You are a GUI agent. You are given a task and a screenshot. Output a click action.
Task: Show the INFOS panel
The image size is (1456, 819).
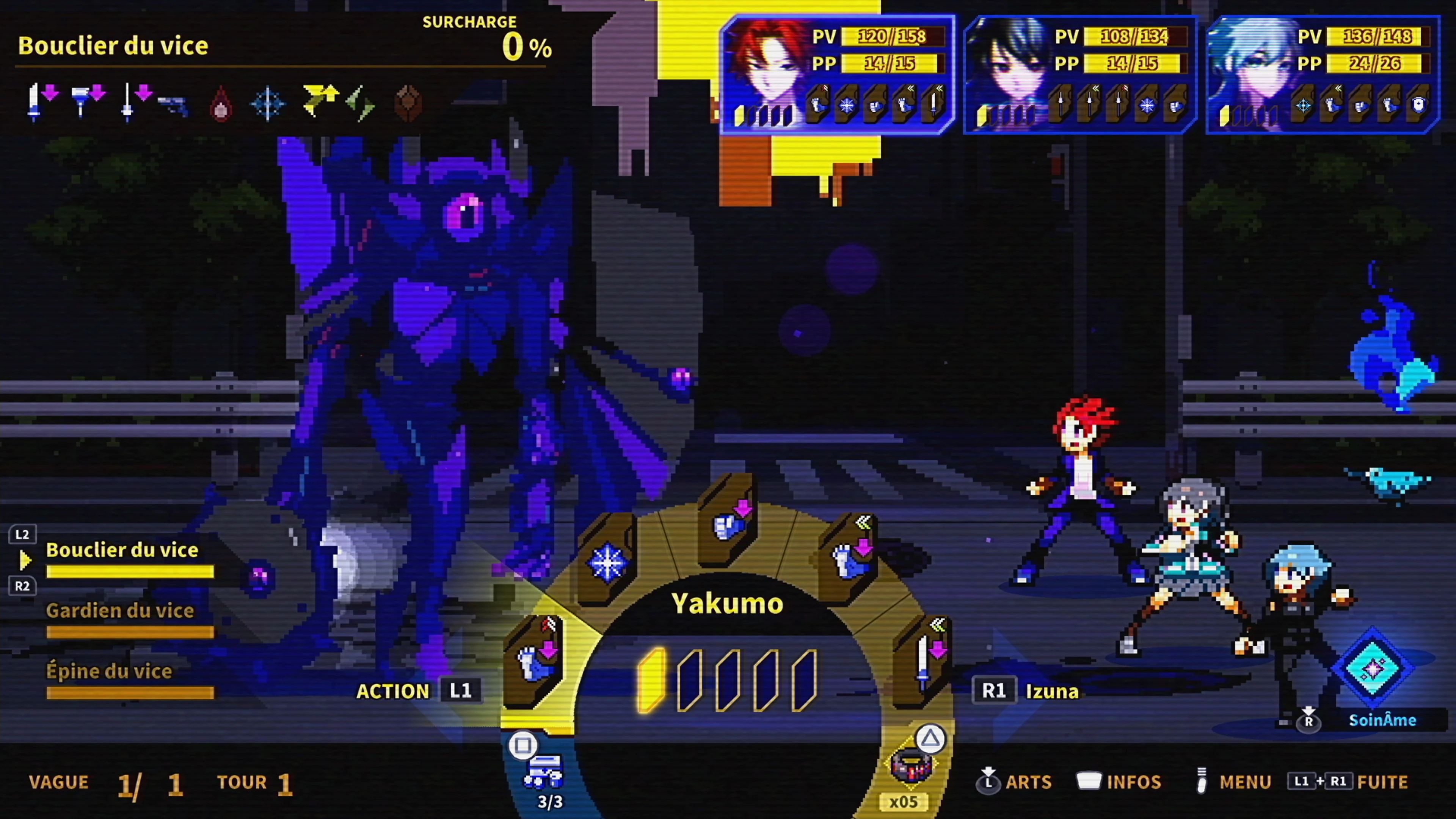point(1119,782)
